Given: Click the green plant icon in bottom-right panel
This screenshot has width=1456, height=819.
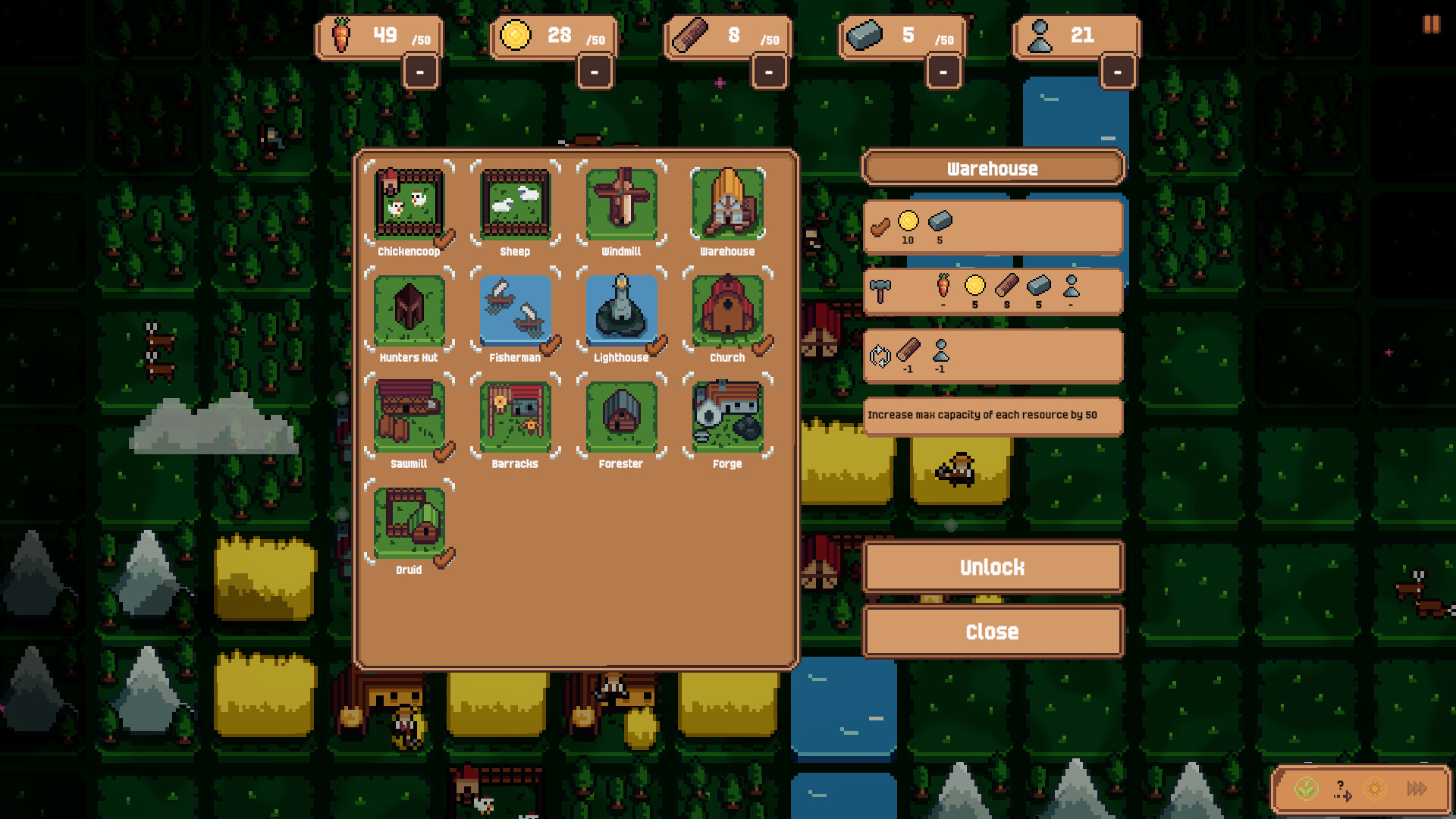Looking at the screenshot, I should click(1306, 789).
